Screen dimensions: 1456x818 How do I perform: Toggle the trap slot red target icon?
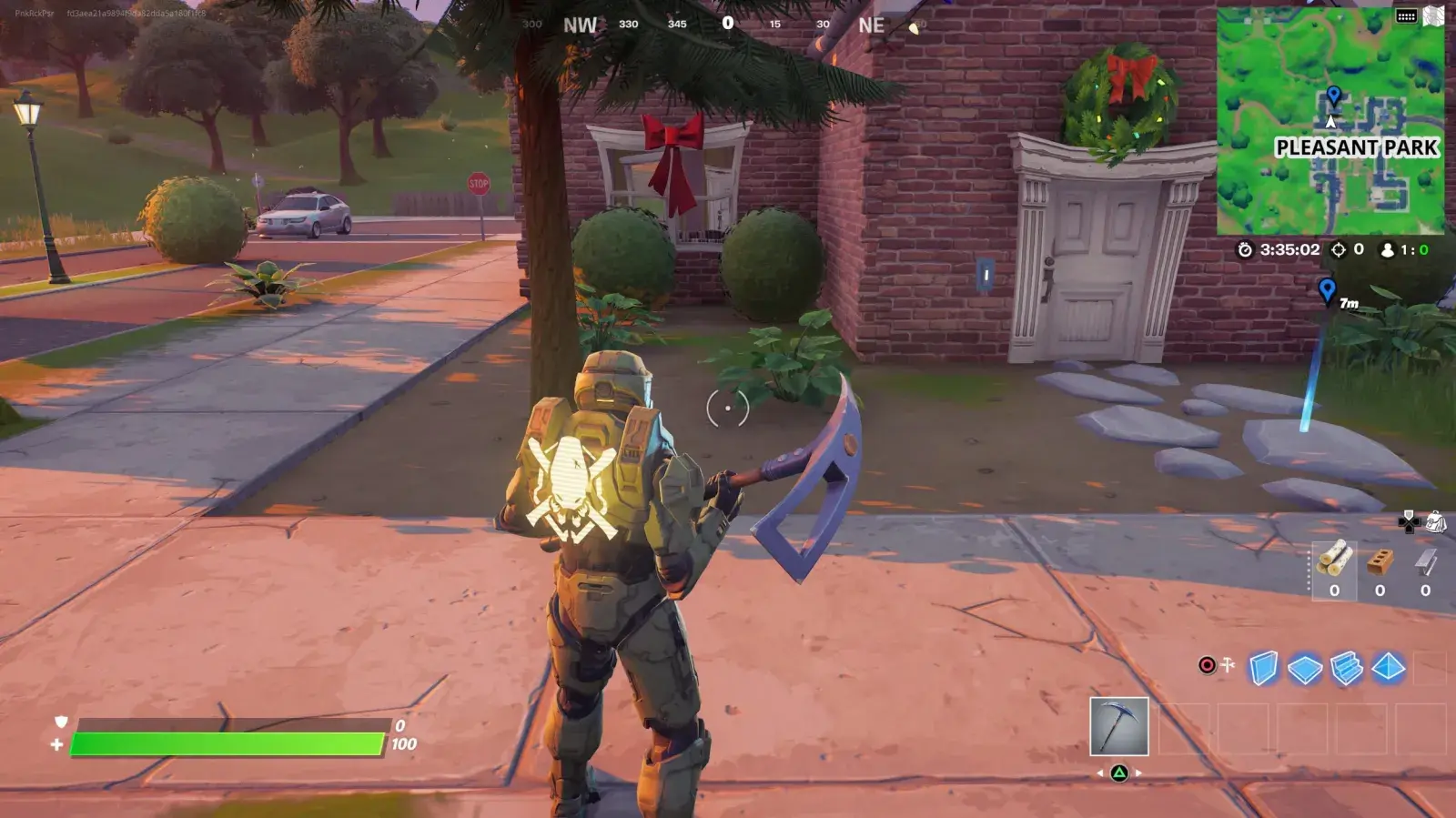coord(1206,664)
